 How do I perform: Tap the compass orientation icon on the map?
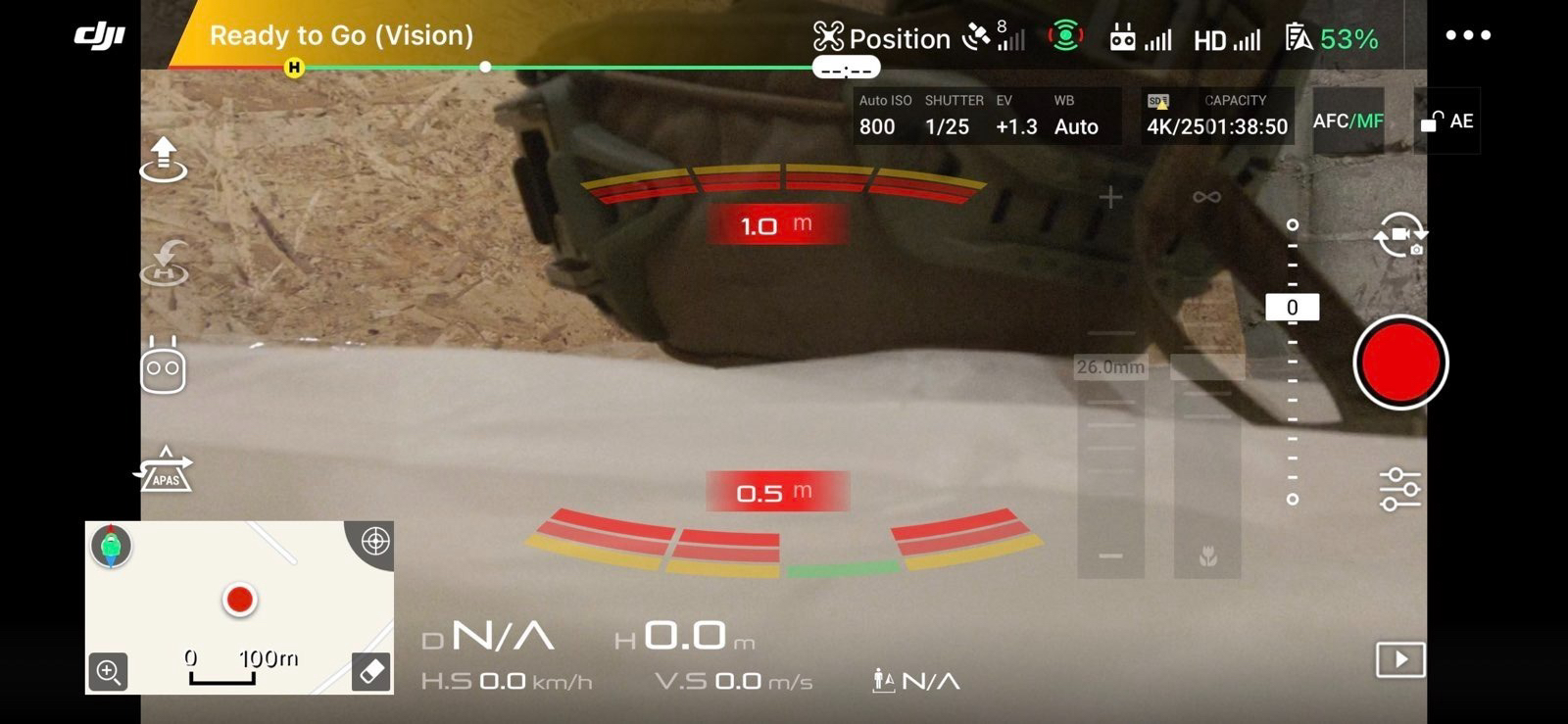(111, 546)
